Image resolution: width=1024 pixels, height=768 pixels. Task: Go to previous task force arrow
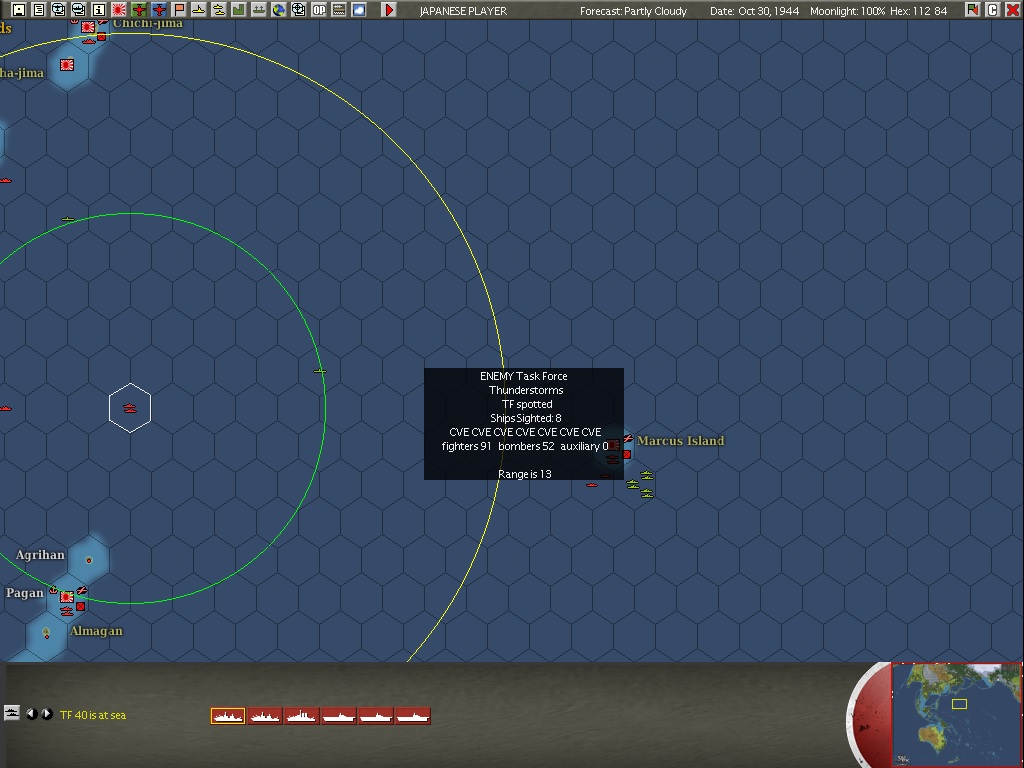[x=31, y=714]
